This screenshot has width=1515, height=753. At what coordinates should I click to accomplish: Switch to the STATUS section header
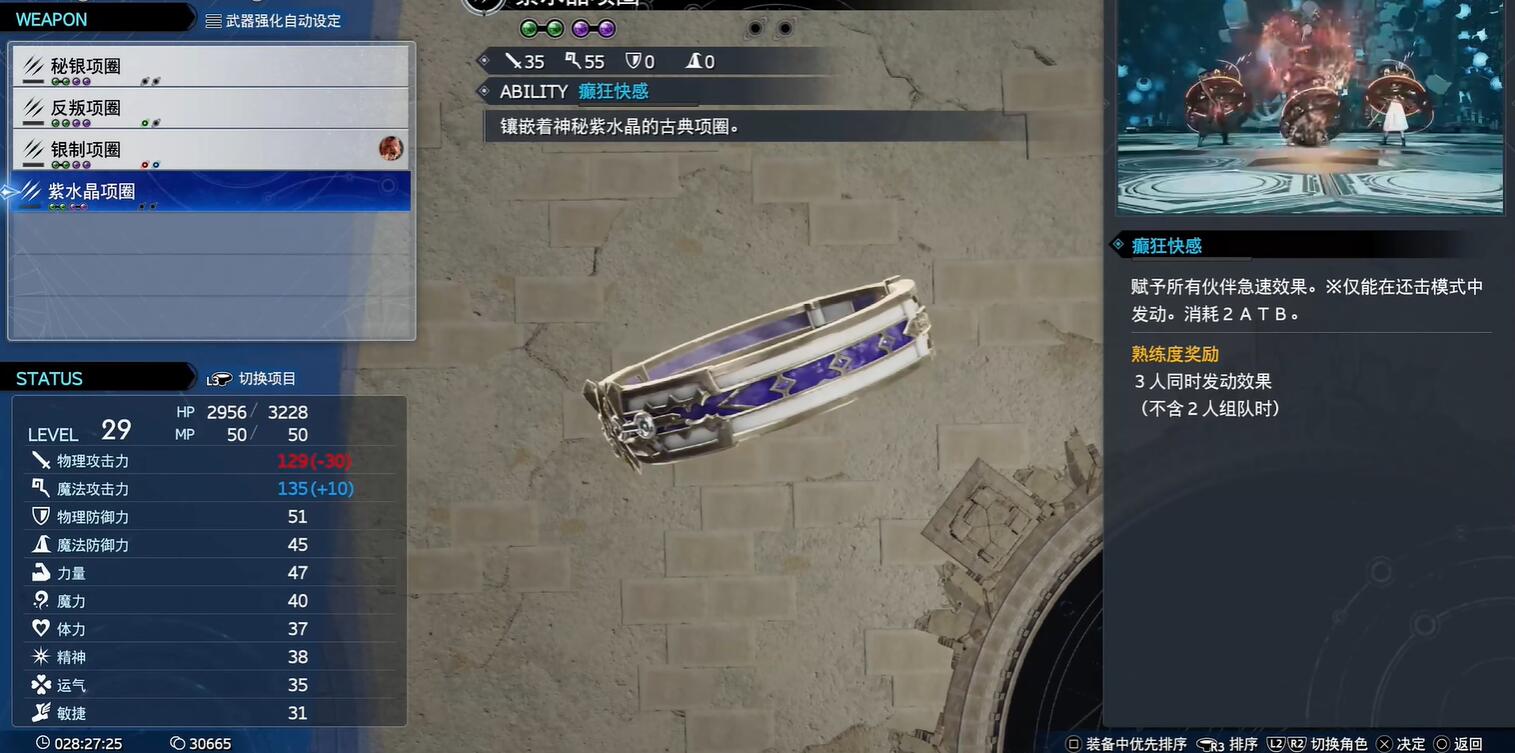48,378
